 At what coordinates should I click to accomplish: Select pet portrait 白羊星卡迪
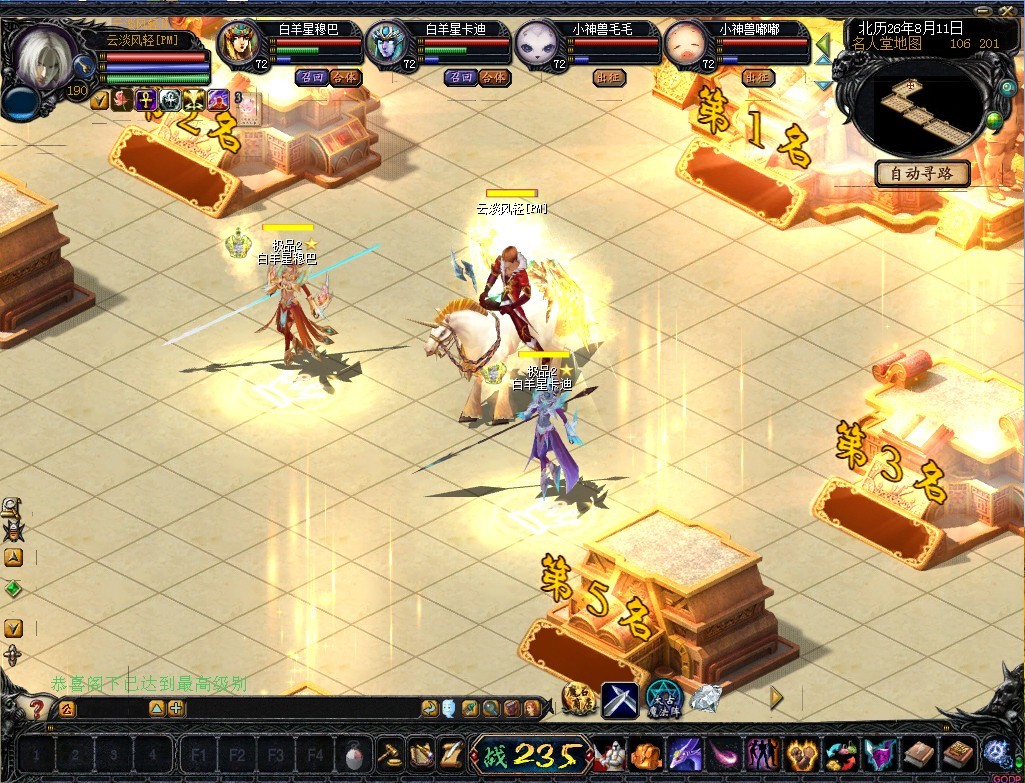click(389, 43)
